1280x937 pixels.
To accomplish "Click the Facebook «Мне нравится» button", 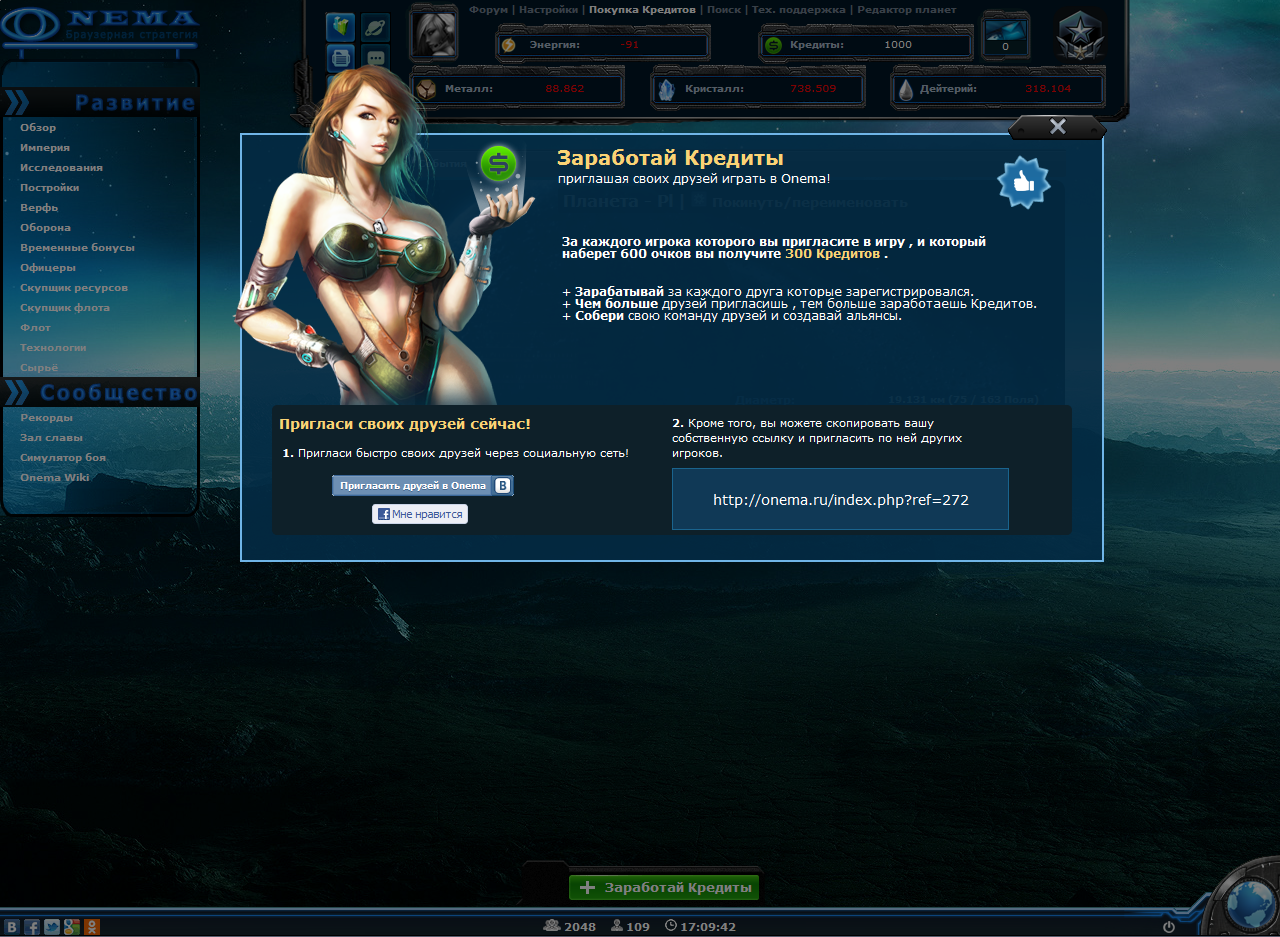I will click(420, 514).
